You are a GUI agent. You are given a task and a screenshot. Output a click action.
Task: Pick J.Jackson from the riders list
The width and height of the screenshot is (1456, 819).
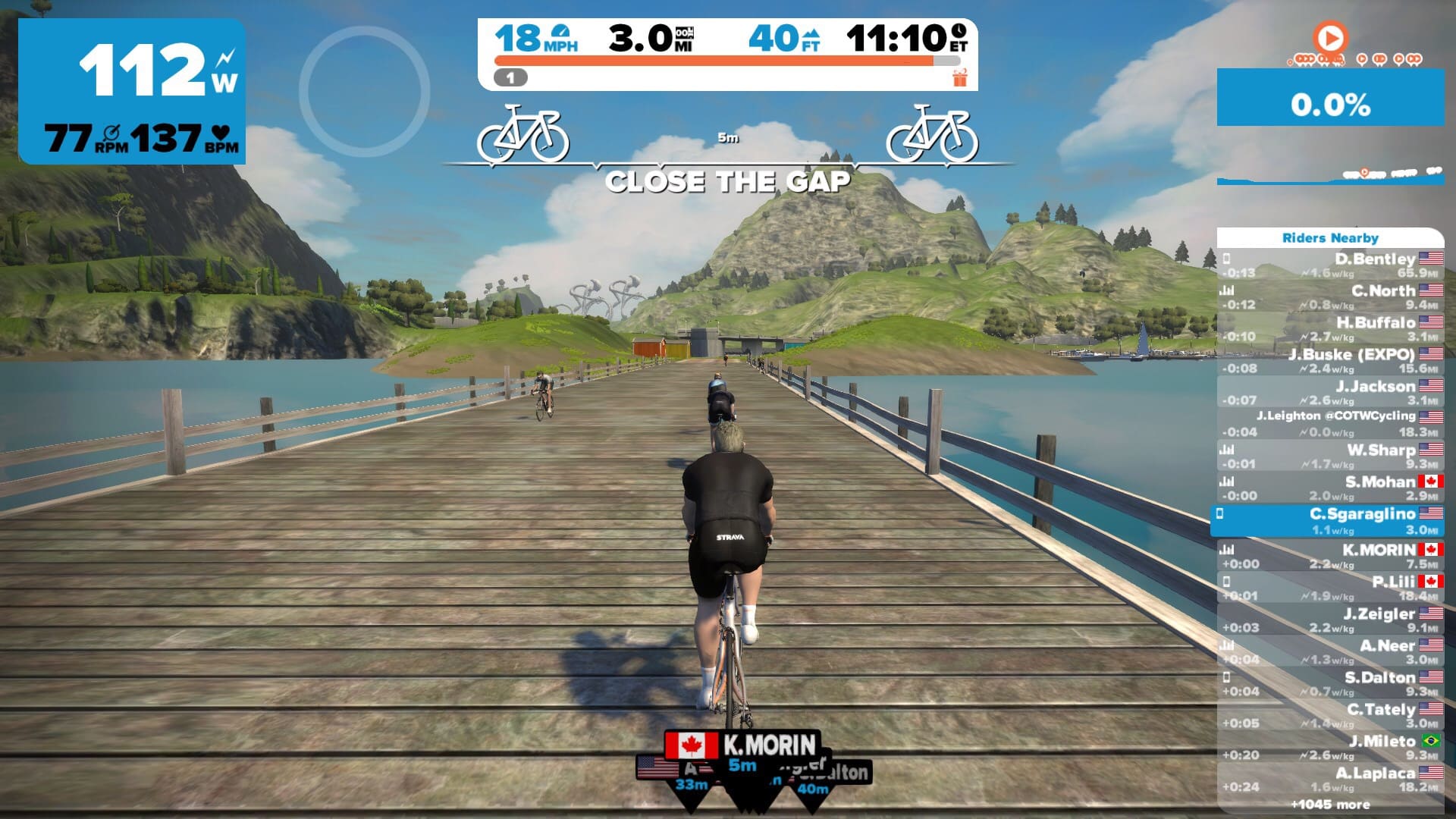tap(1330, 393)
